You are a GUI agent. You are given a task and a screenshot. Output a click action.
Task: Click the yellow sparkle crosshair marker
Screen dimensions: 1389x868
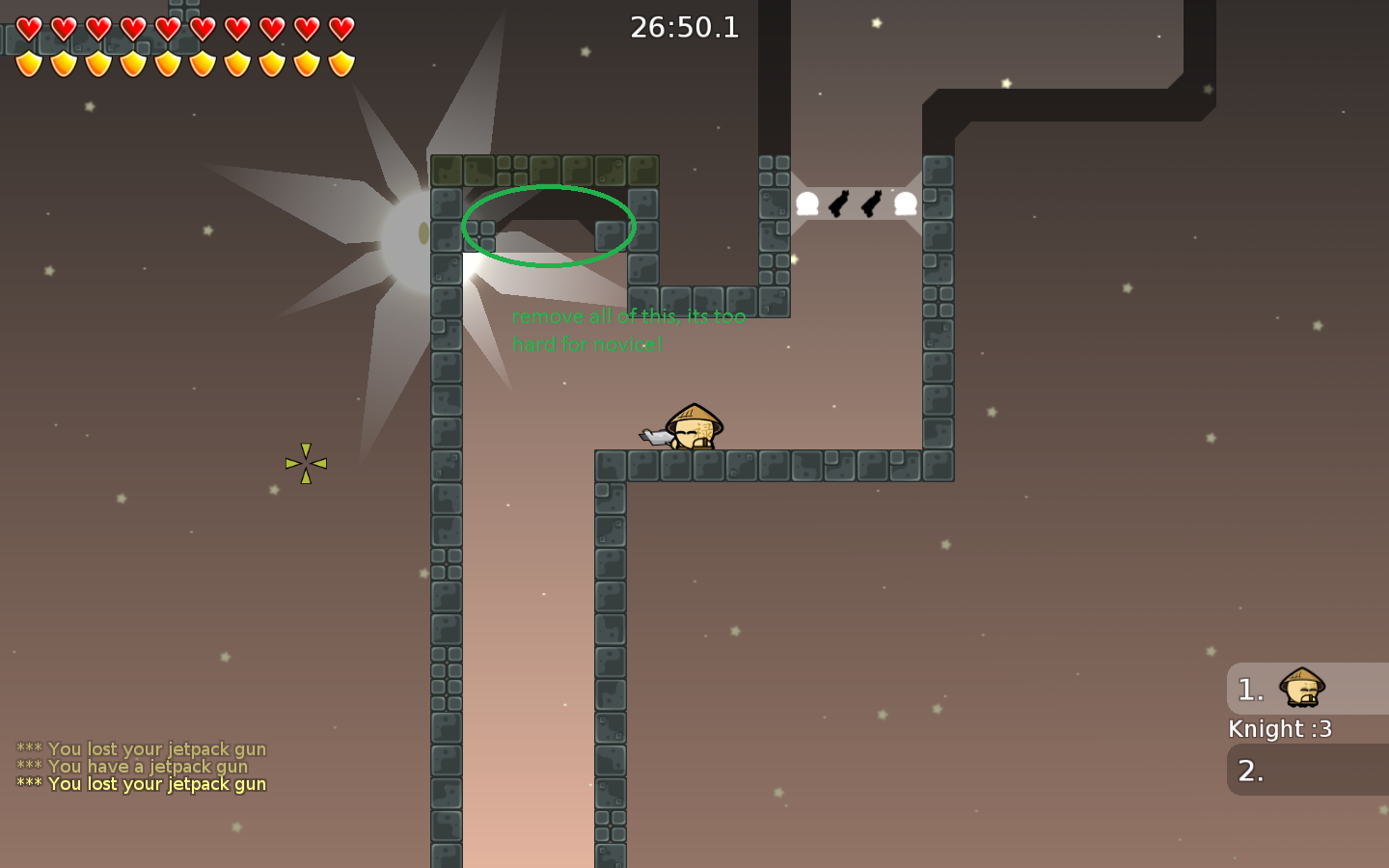(306, 462)
